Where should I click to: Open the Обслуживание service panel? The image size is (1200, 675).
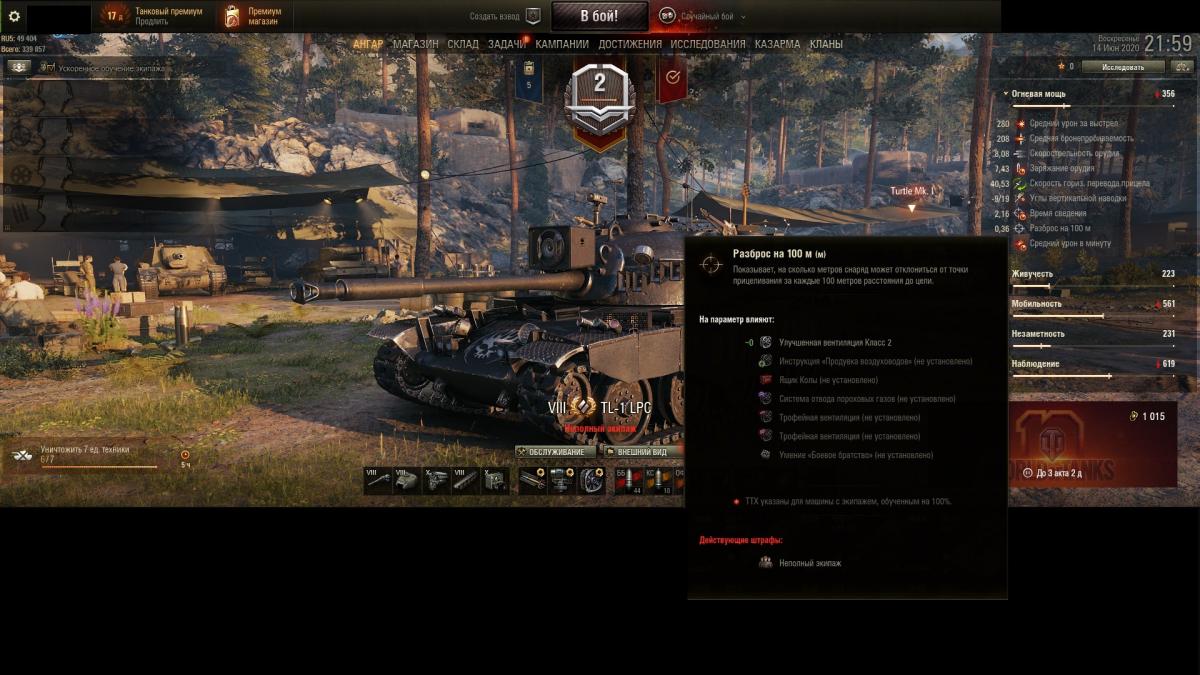tap(555, 452)
